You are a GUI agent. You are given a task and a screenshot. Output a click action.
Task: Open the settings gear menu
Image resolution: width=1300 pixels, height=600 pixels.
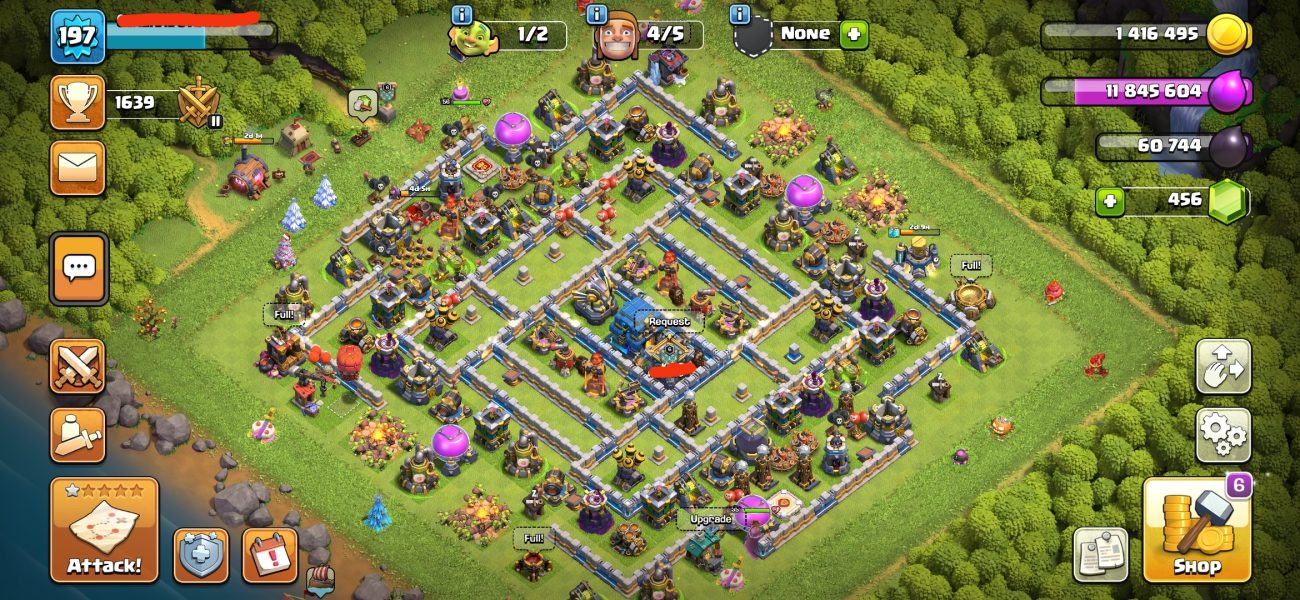1223,435
